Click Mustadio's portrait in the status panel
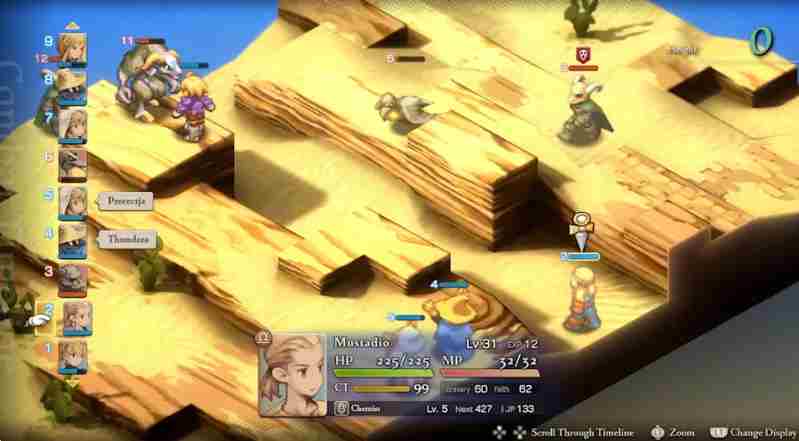Image resolution: width=799 pixels, height=441 pixels. pyautogui.click(x=295, y=373)
